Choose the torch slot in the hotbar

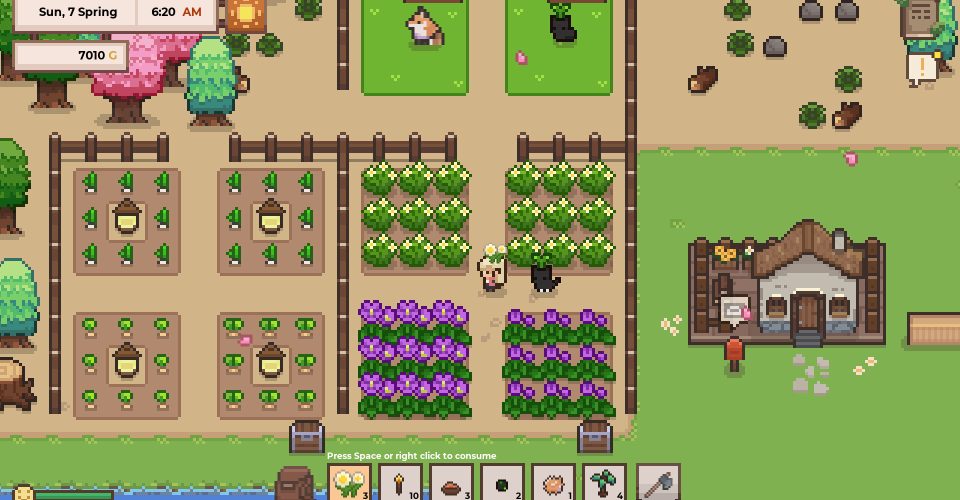tap(400, 484)
